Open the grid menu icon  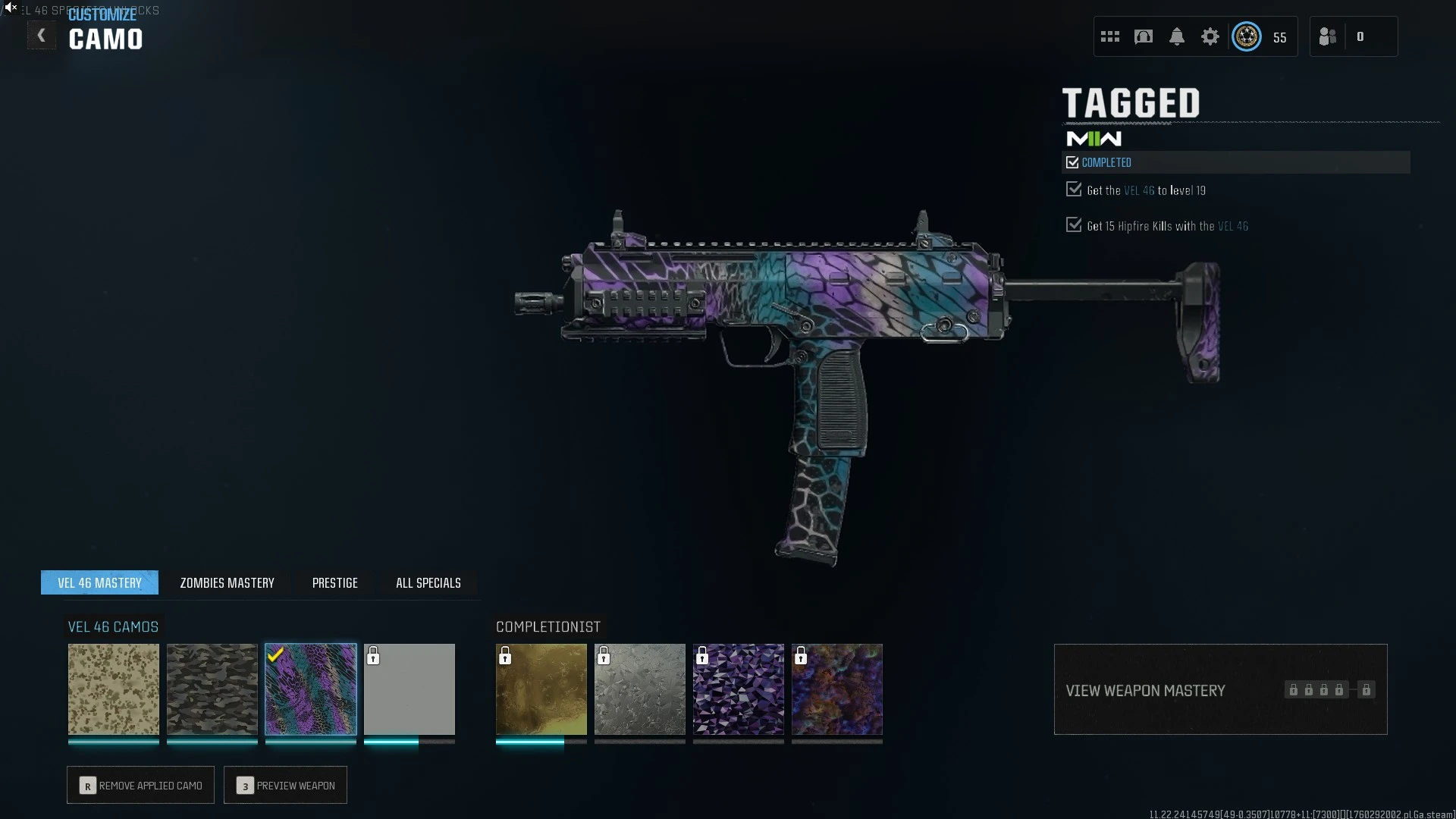tap(1110, 36)
